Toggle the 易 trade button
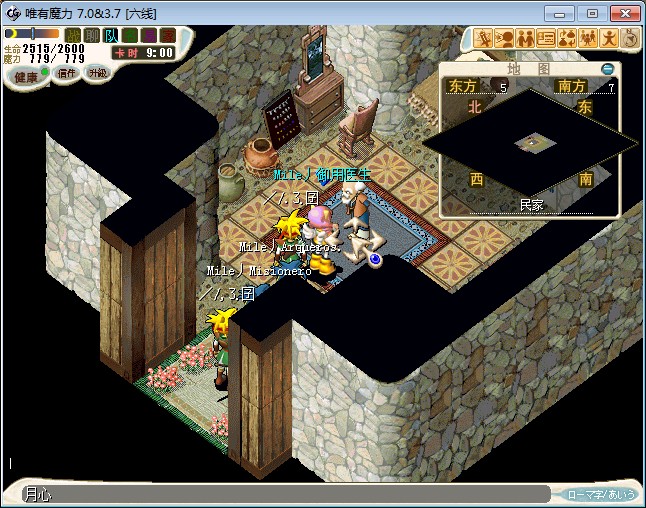 point(148,35)
